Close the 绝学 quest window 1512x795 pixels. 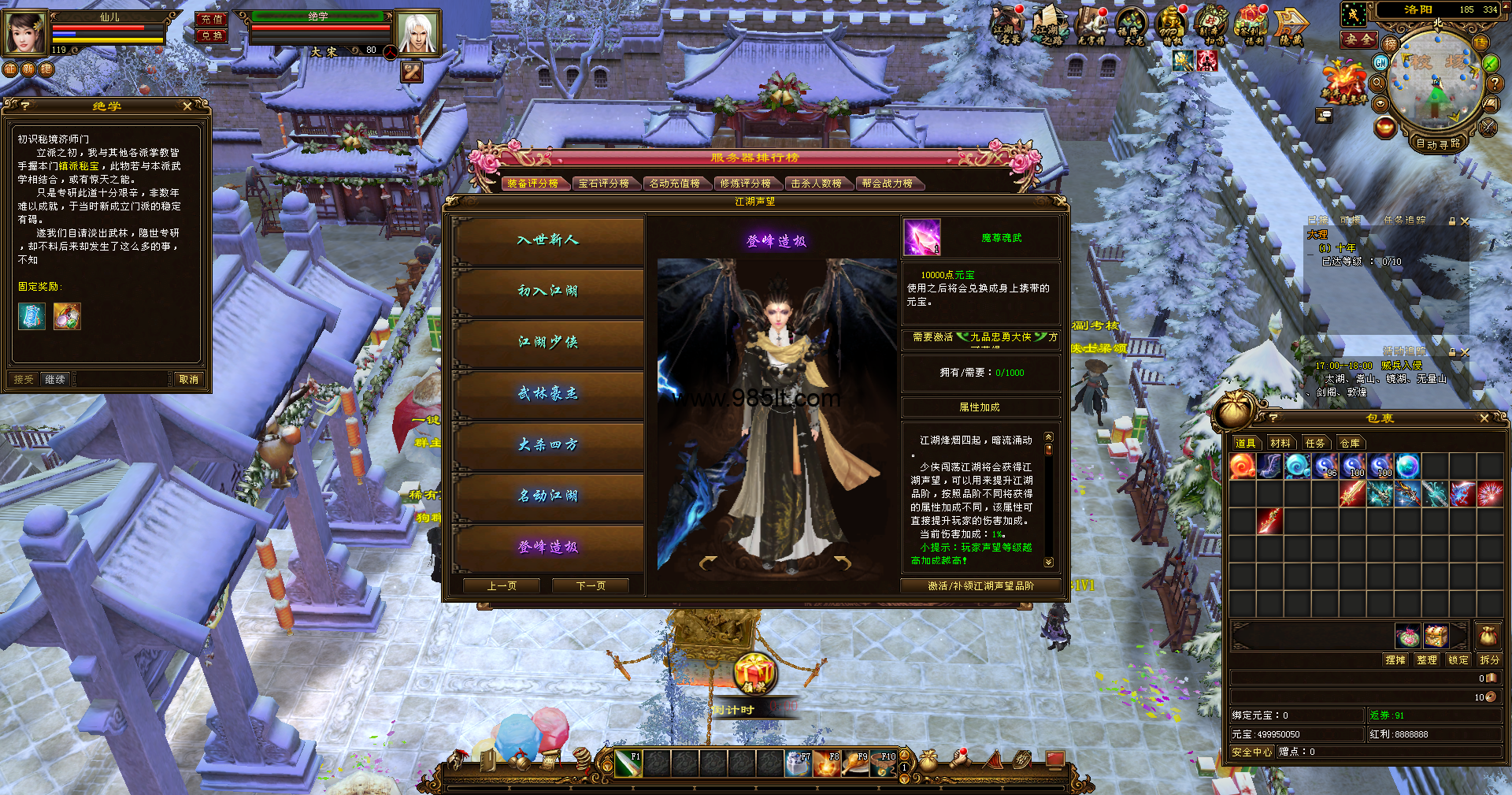click(187, 106)
